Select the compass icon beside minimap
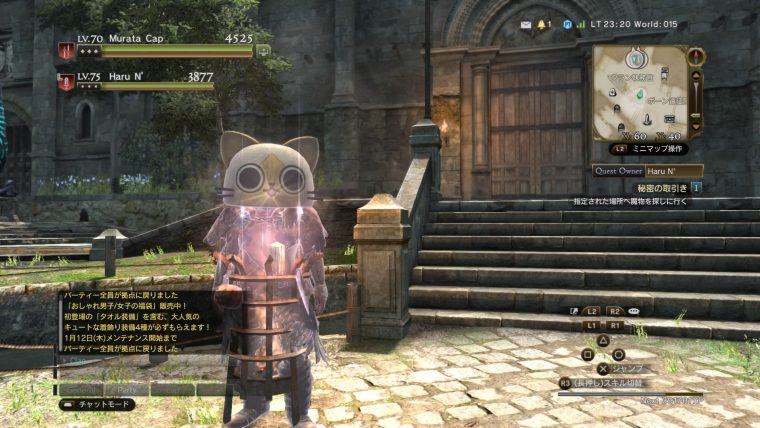Image resolution: width=760 pixels, height=428 pixels. [x=695, y=55]
